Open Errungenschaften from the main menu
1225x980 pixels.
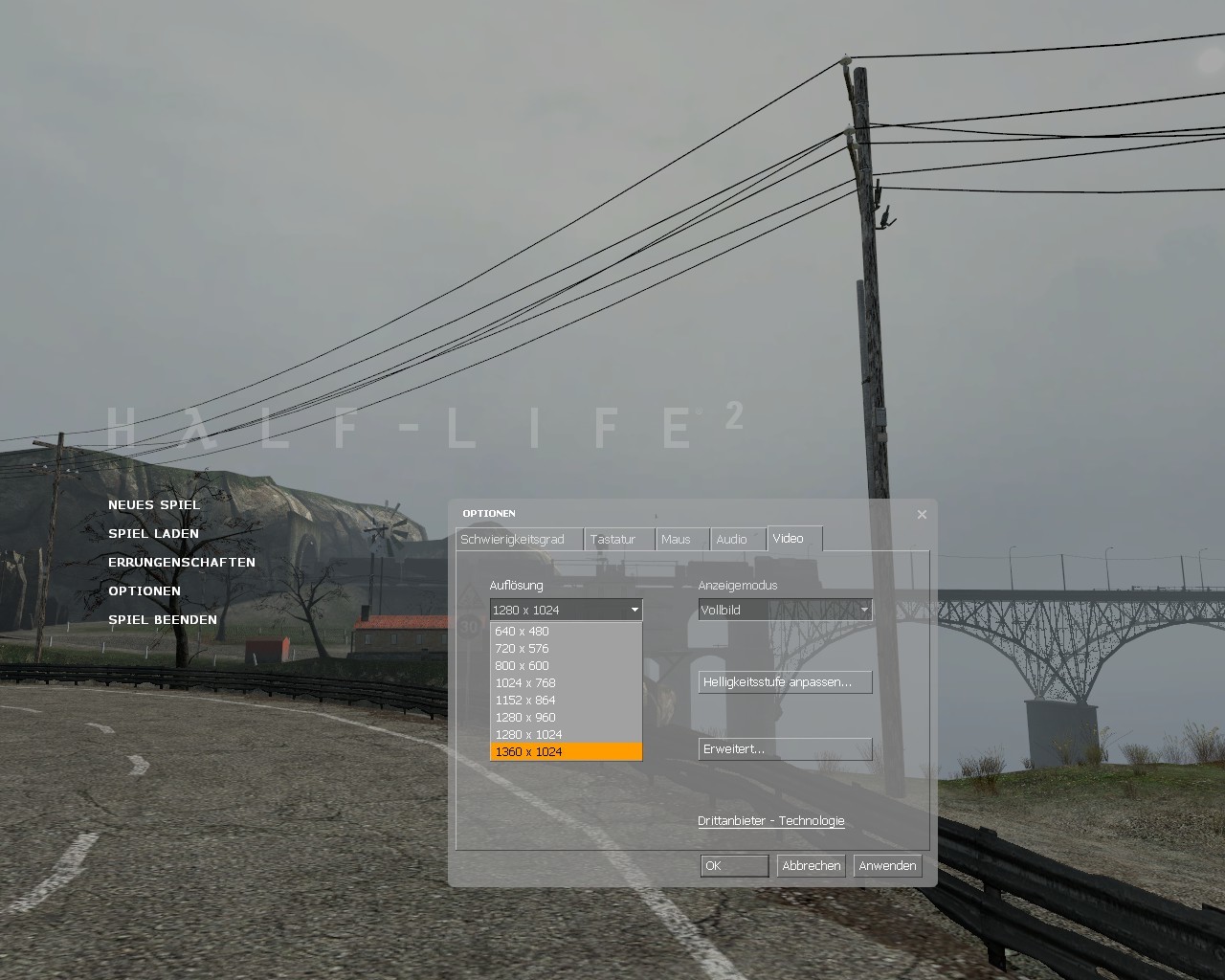point(181,562)
